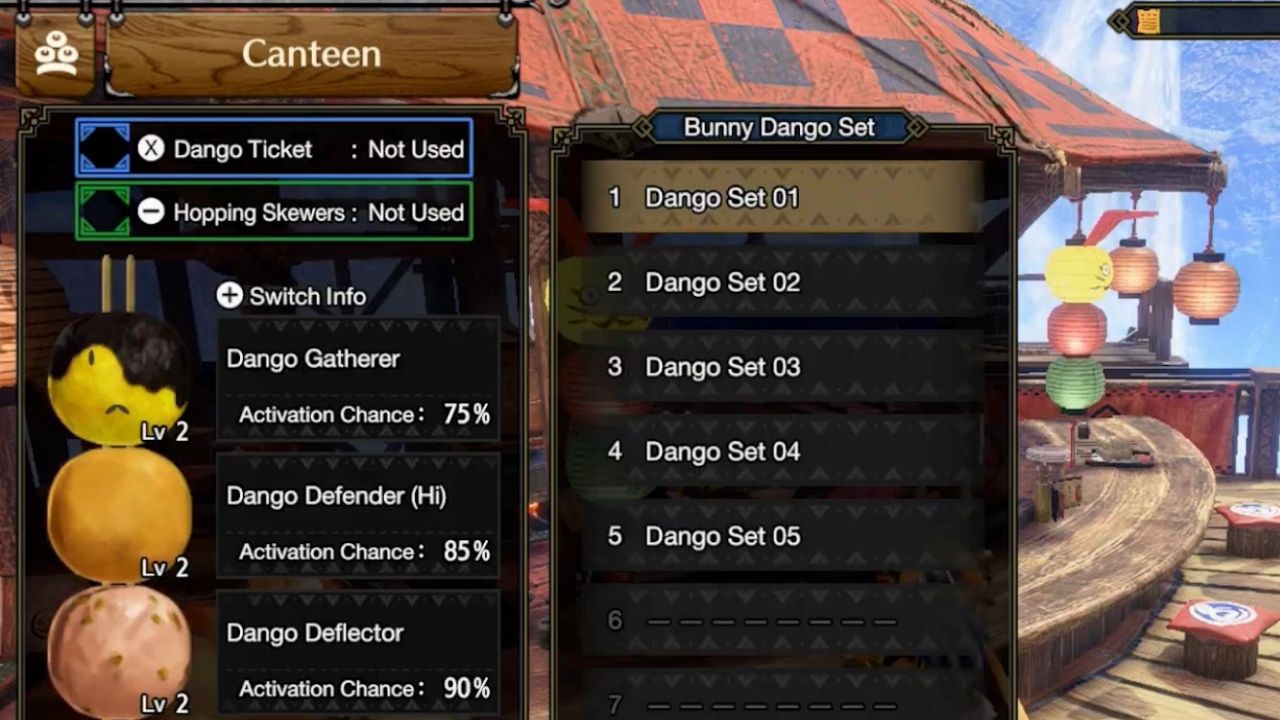
Task: Choose Dango Set 02 from the list
Action: [x=782, y=282]
